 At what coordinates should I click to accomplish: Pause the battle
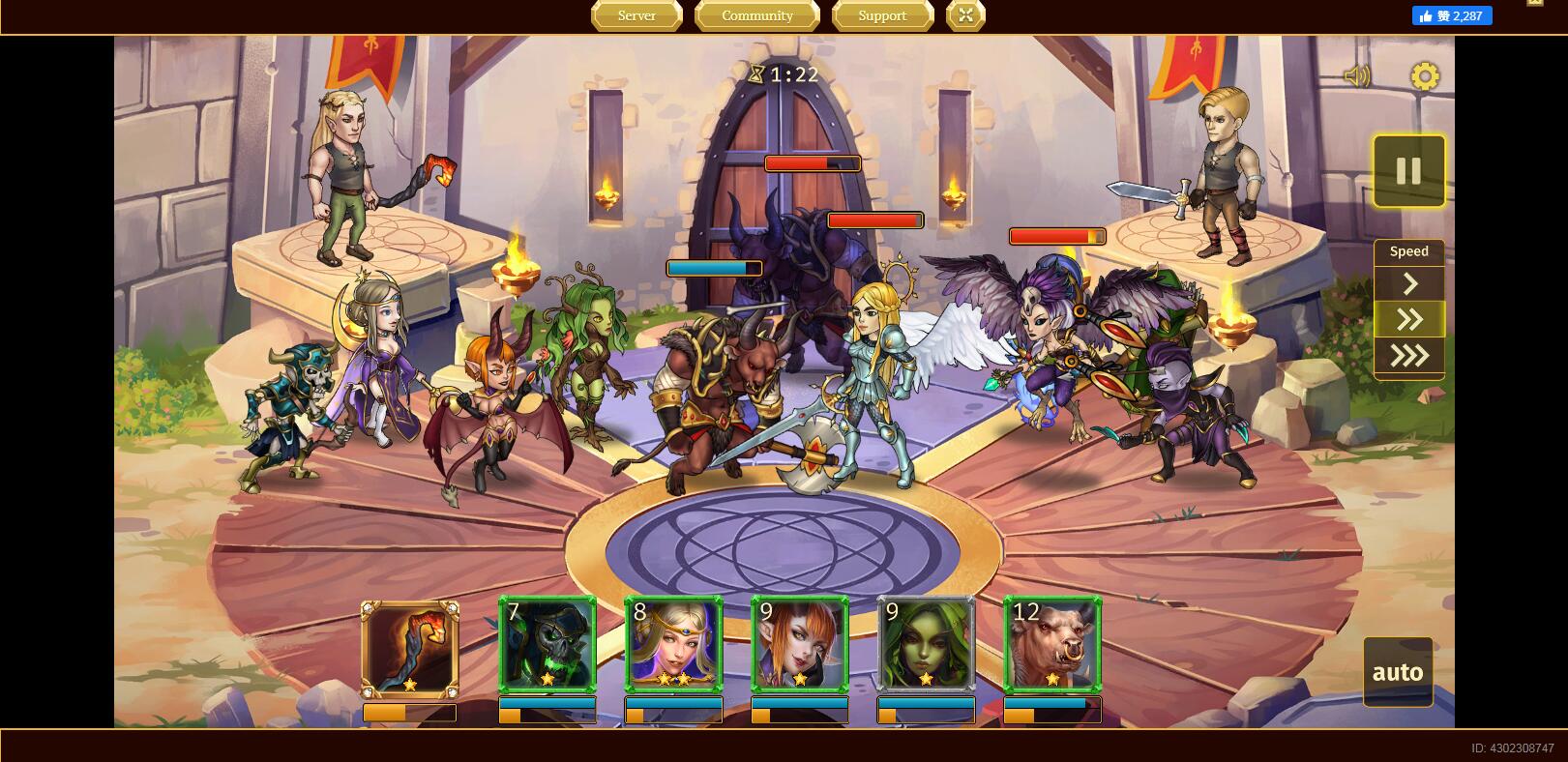[x=1408, y=171]
